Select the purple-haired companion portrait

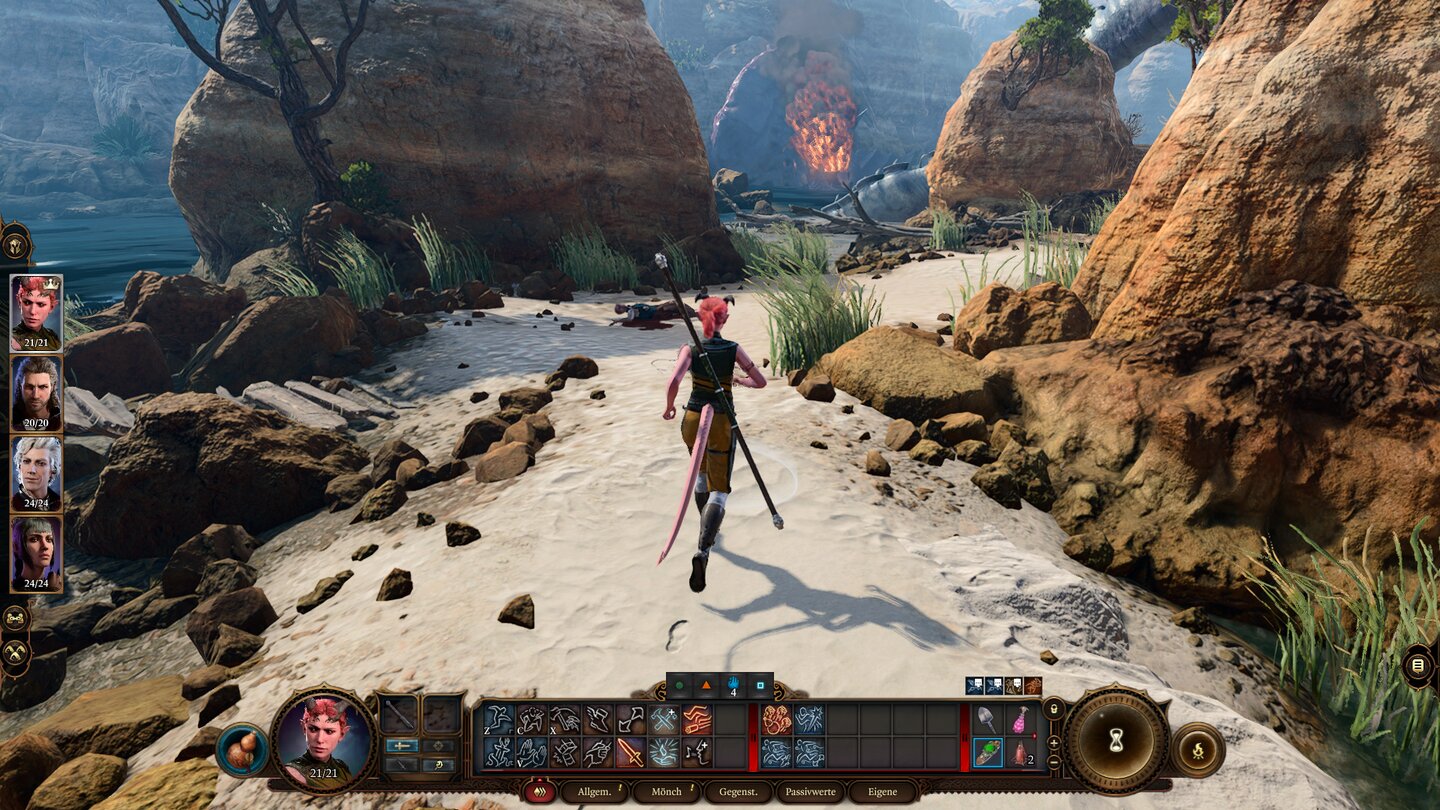click(x=36, y=553)
